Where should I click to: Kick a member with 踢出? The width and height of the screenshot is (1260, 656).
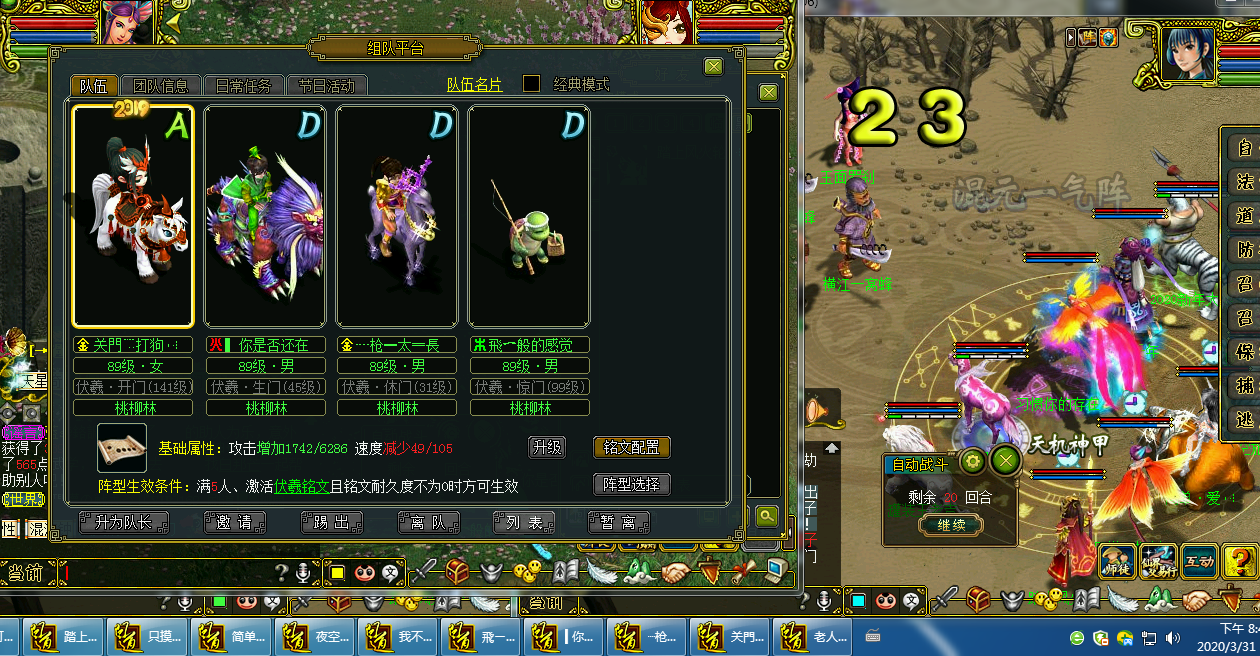(x=331, y=522)
